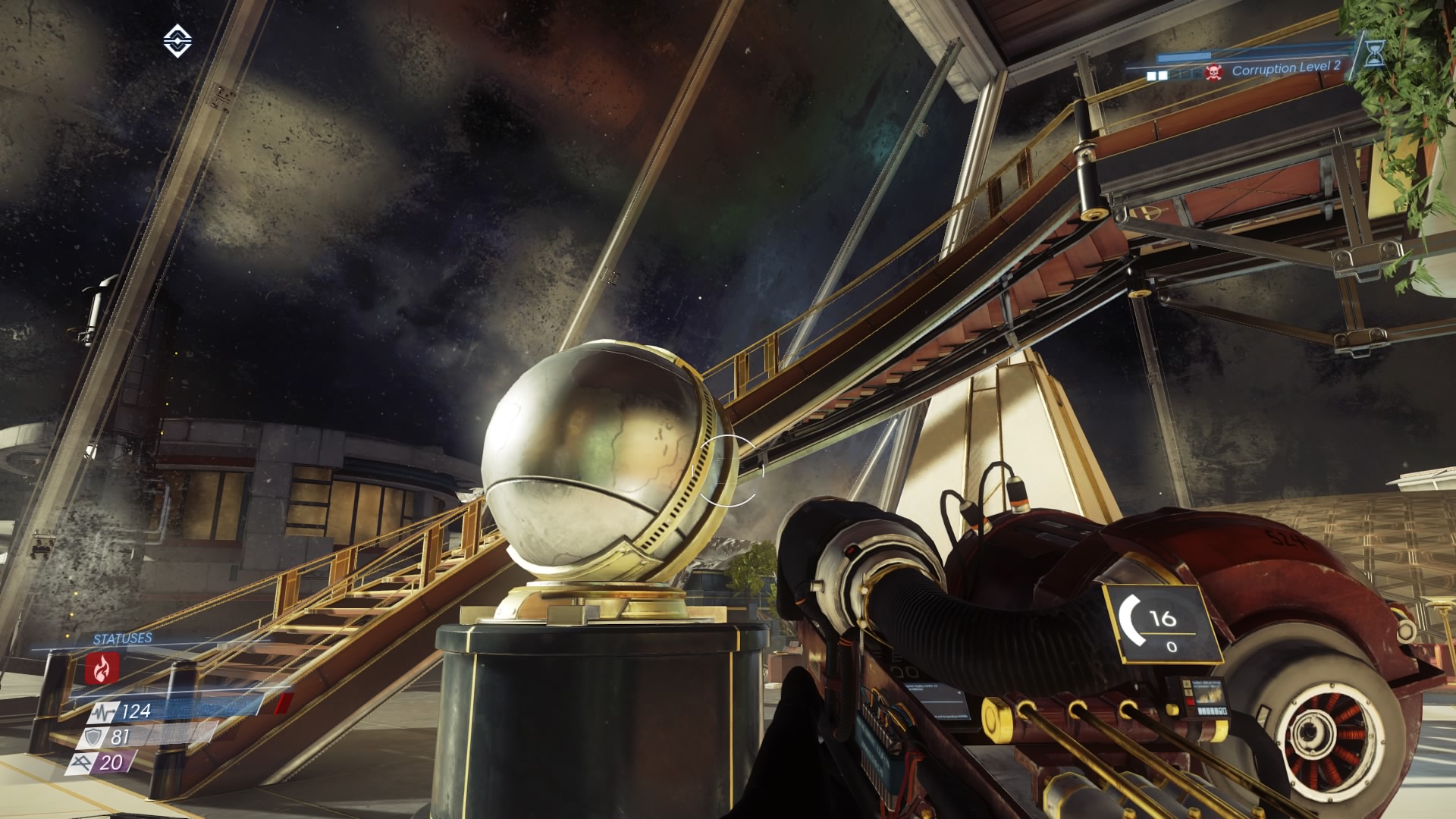Select the burning flame status icon
Image resolution: width=1456 pixels, height=819 pixels.
tap(102, 668)
